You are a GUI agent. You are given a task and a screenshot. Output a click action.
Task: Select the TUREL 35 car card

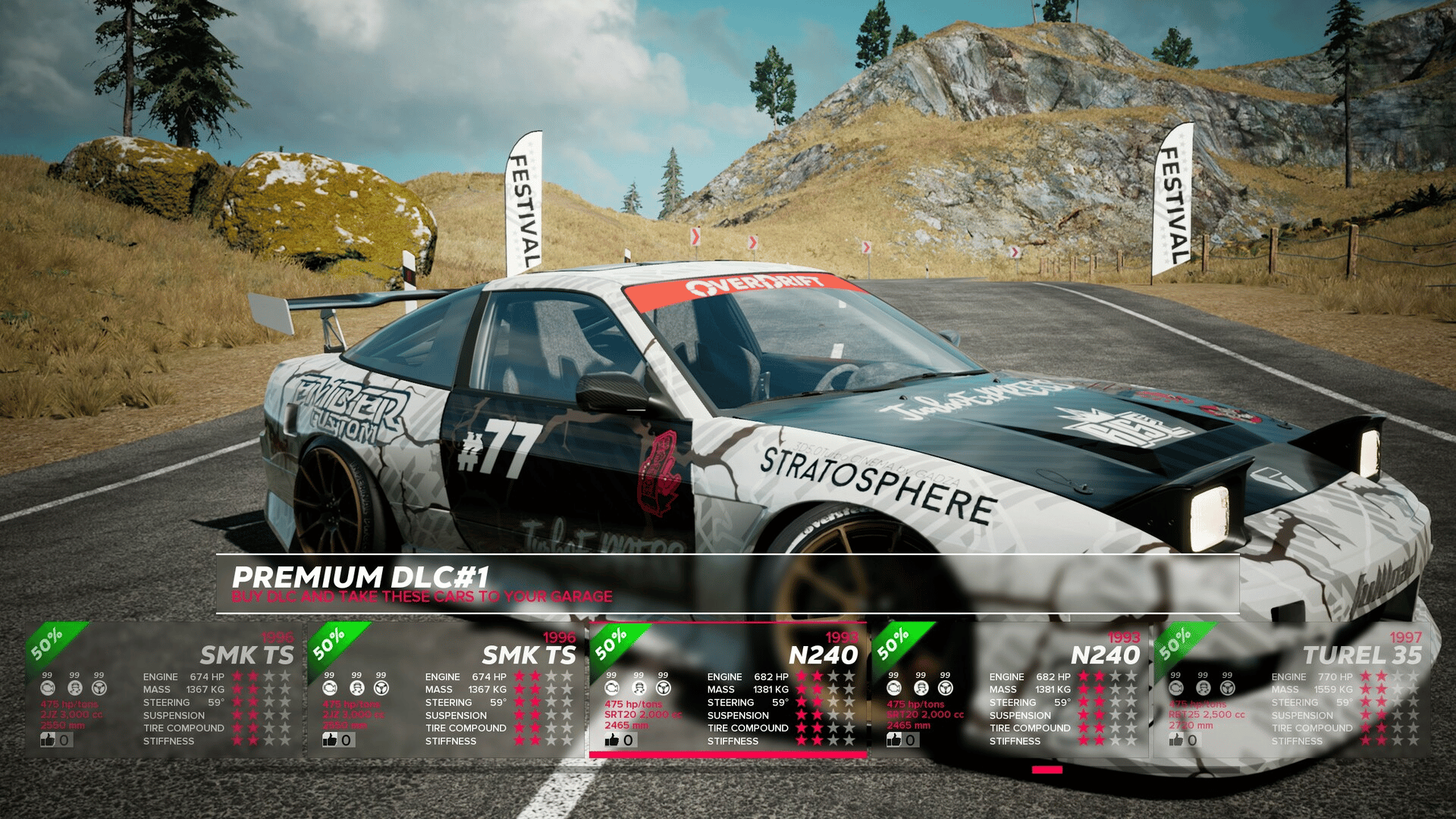click(1291, 690)
